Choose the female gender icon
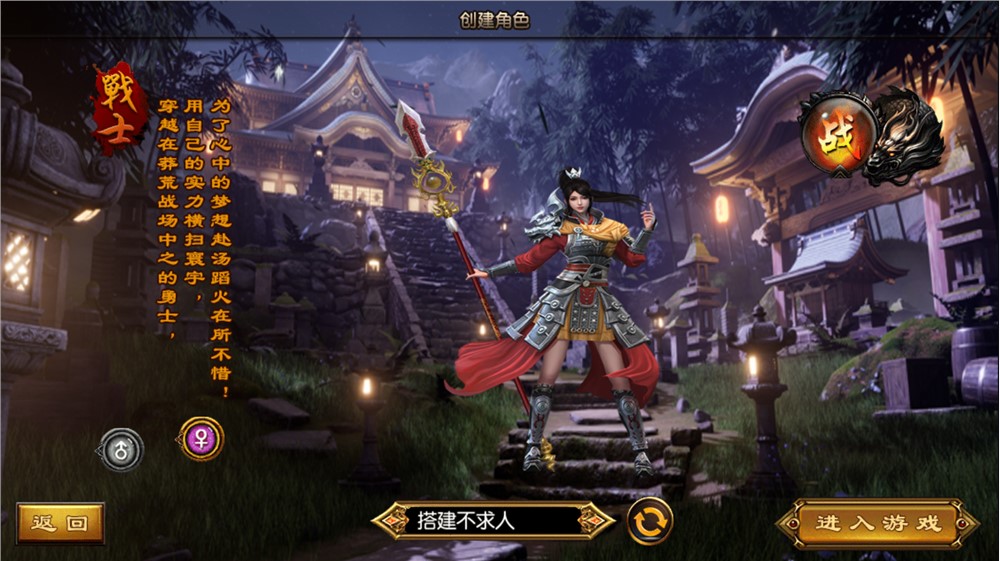This screenshot has height=561, width=1000. point(201,438)
